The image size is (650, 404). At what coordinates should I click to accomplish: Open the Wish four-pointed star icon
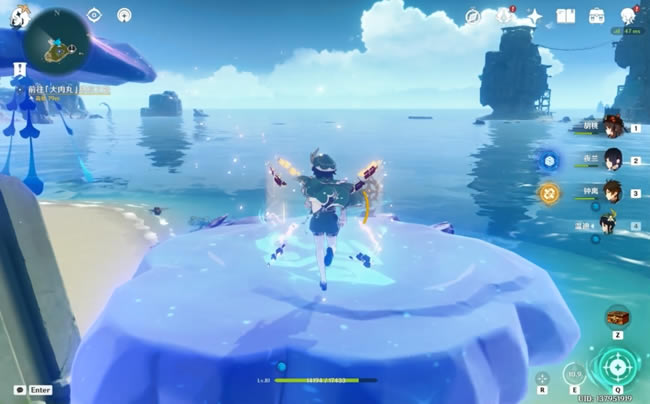point(535,16)
